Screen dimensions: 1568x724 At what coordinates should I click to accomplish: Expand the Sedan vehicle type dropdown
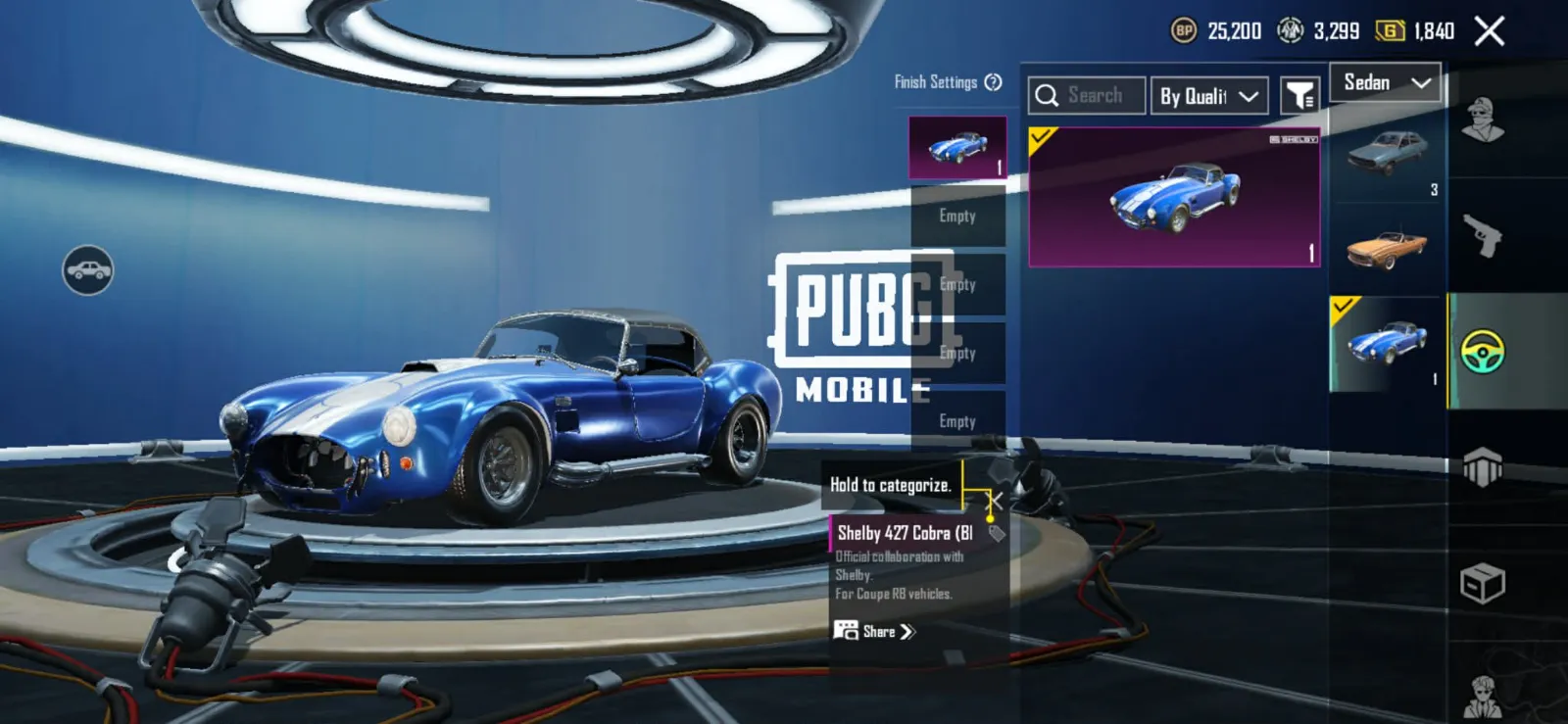pos(1386,83)
